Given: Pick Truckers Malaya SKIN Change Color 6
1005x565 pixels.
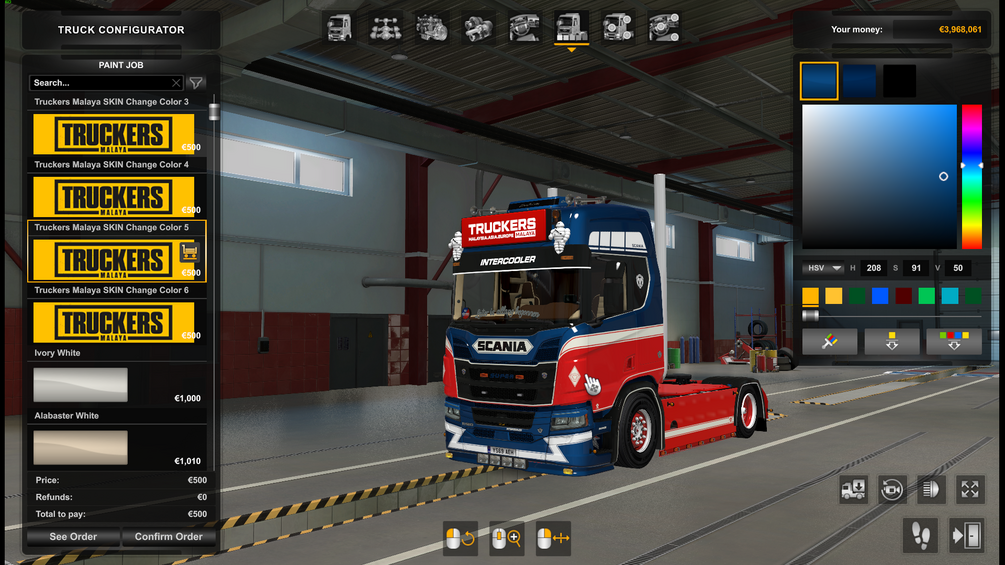Looking at the screenshot, I should 113,323.
